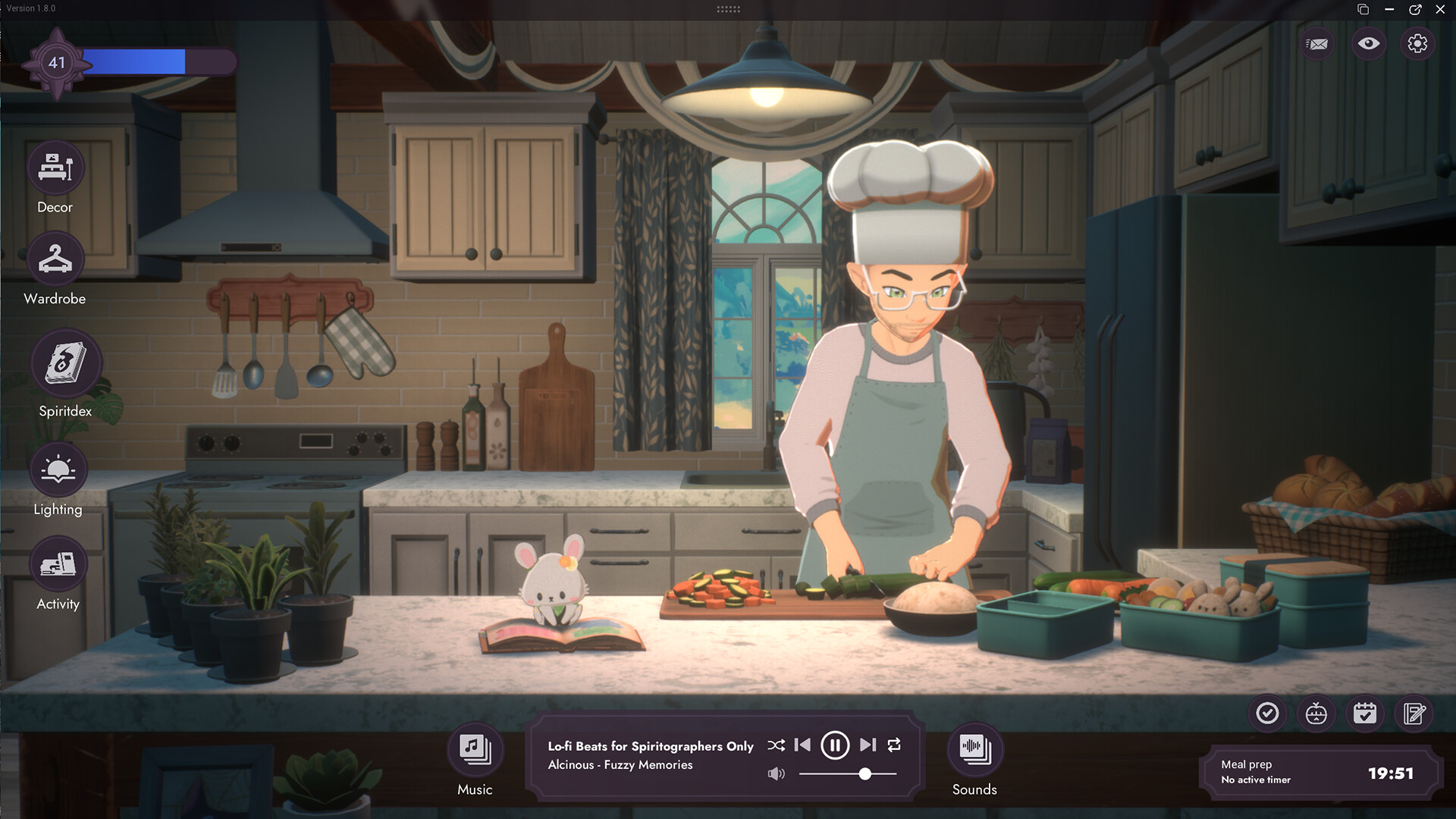1456x819 pixels.
Task: Open the Wardrobe panel
Action: tap(54, 259)
